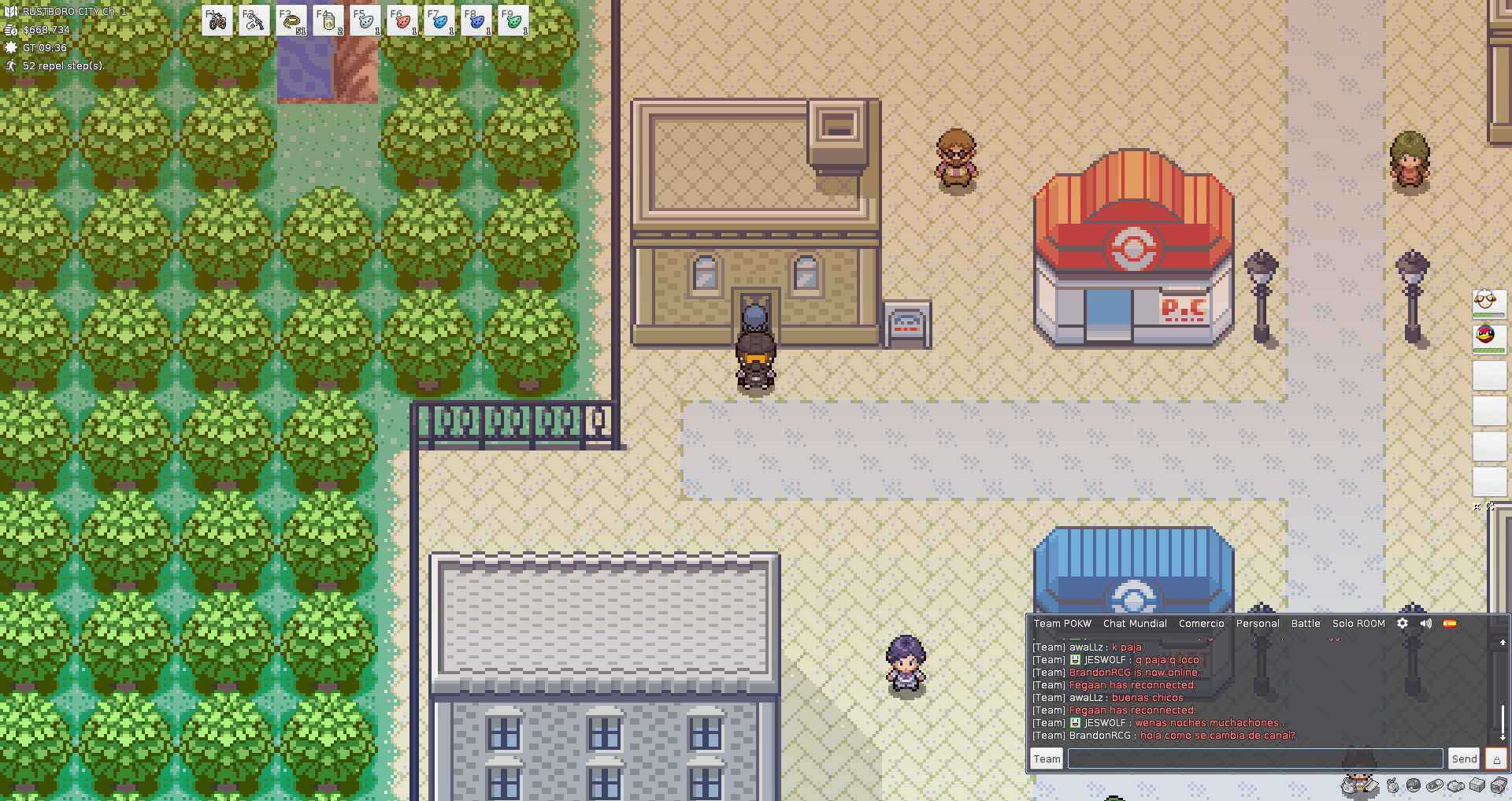Toggle the chat lock button
Image resolution: width=1512 pixels, height=801 pixels.
(1496, 758)
